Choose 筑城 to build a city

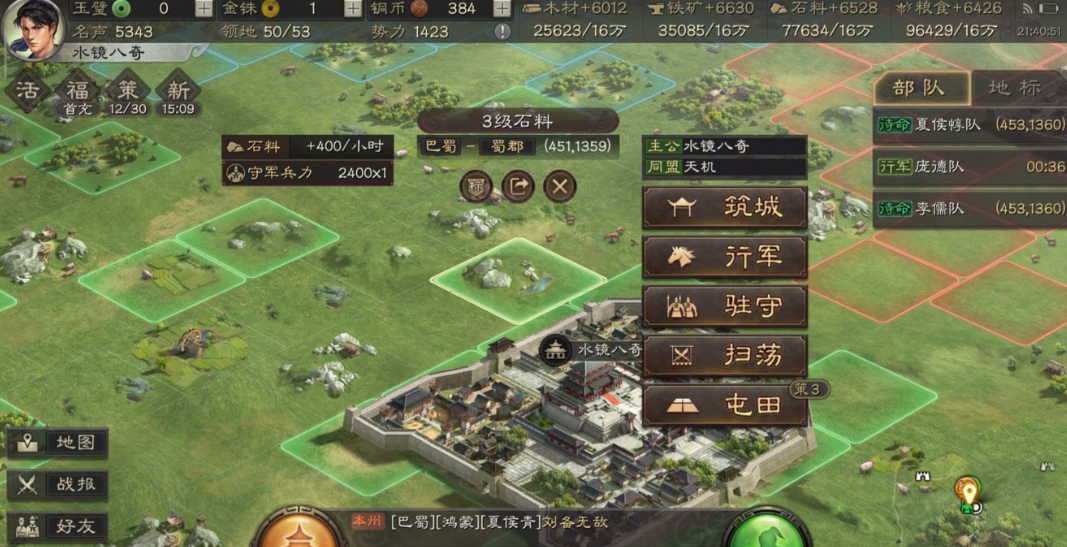(724, 208)
